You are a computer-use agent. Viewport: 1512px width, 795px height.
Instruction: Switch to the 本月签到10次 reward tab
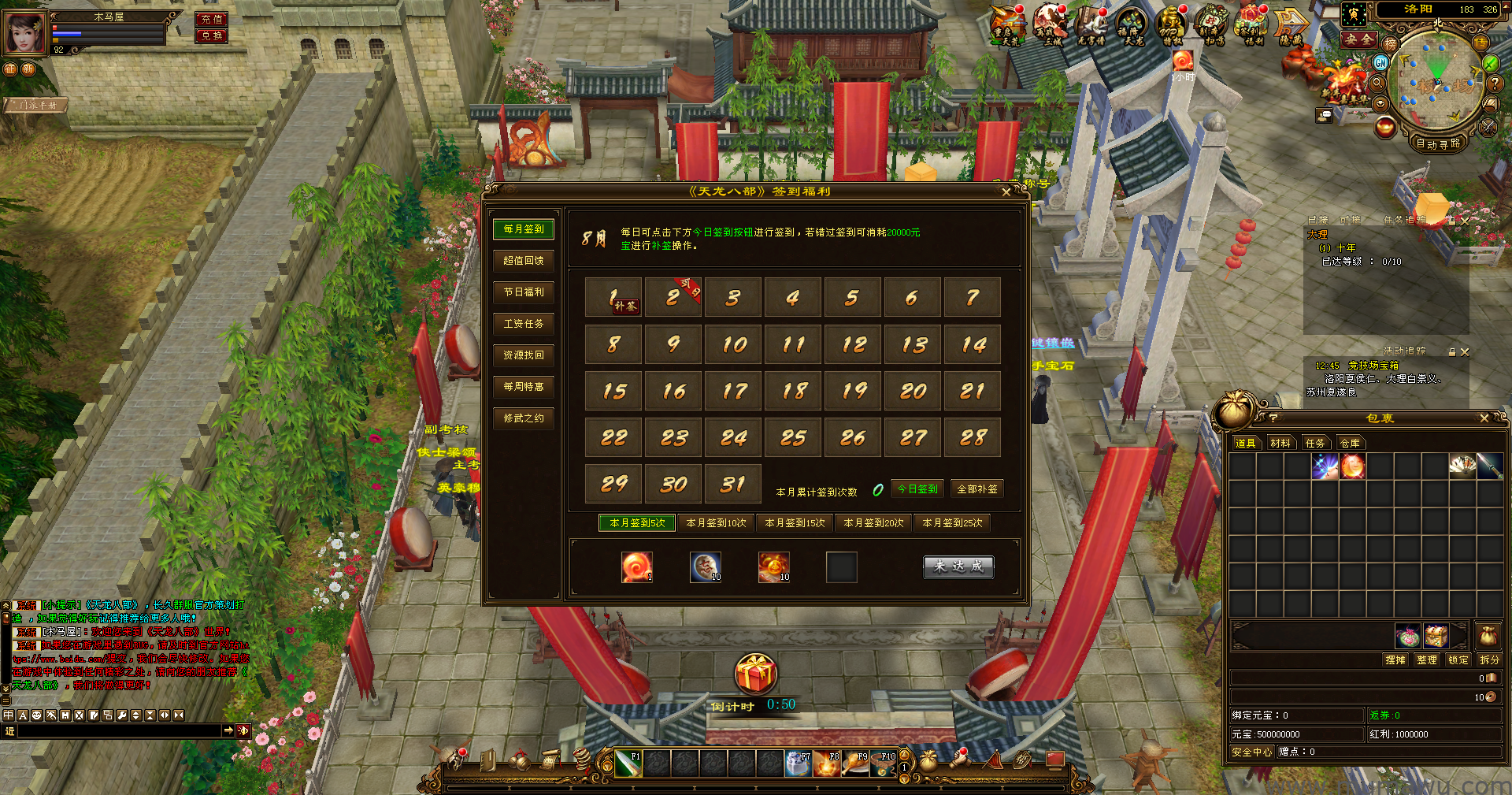pos(716,523)
